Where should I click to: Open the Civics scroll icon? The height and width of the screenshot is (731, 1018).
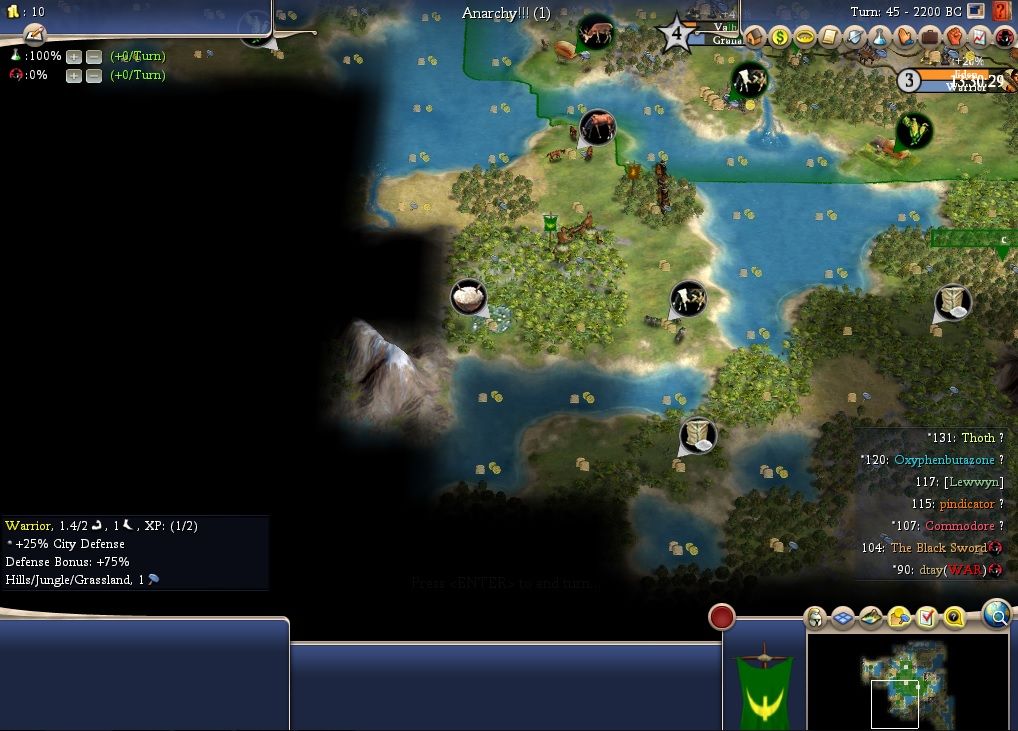[x=829, y=37]
